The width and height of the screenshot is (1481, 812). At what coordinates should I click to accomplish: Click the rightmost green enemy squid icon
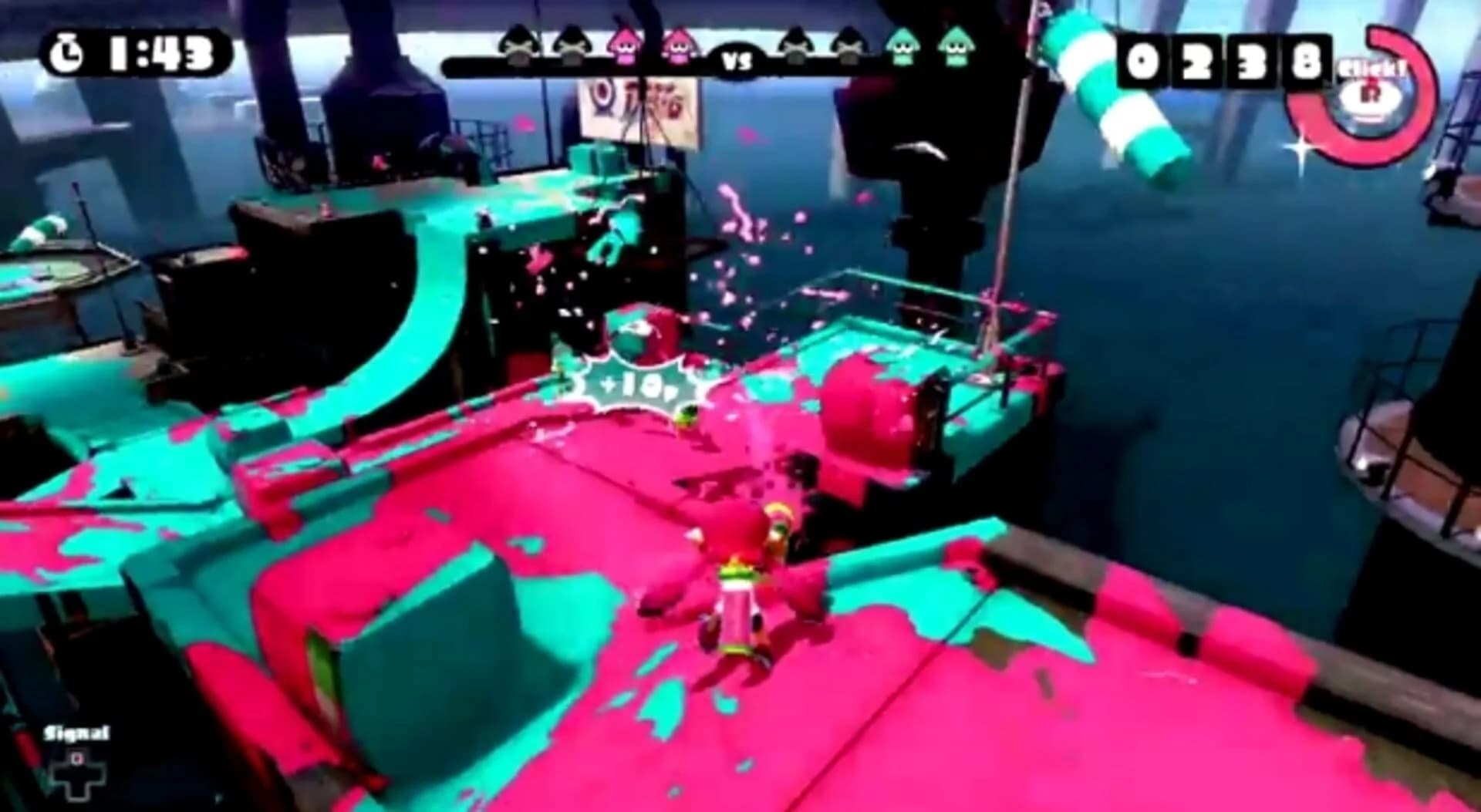(x=956, y=46)
